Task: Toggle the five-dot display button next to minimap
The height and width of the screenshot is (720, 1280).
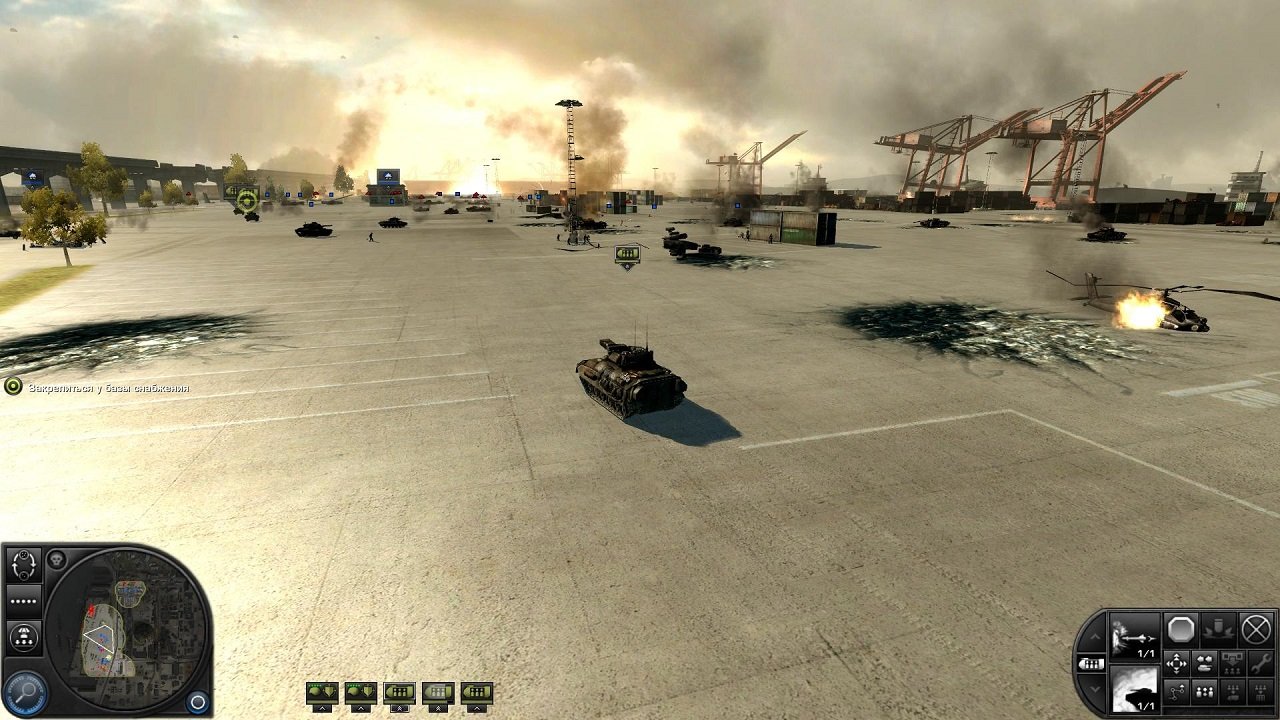Action: coord(24,600)
